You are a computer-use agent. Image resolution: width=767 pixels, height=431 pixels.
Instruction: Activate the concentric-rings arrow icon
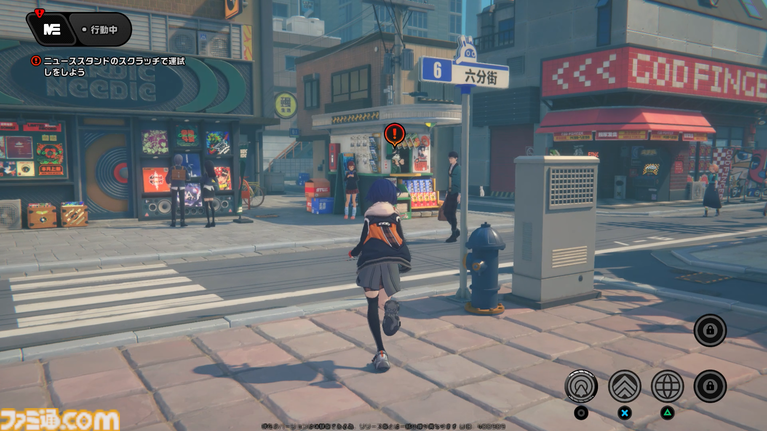(x=581, y=385)
